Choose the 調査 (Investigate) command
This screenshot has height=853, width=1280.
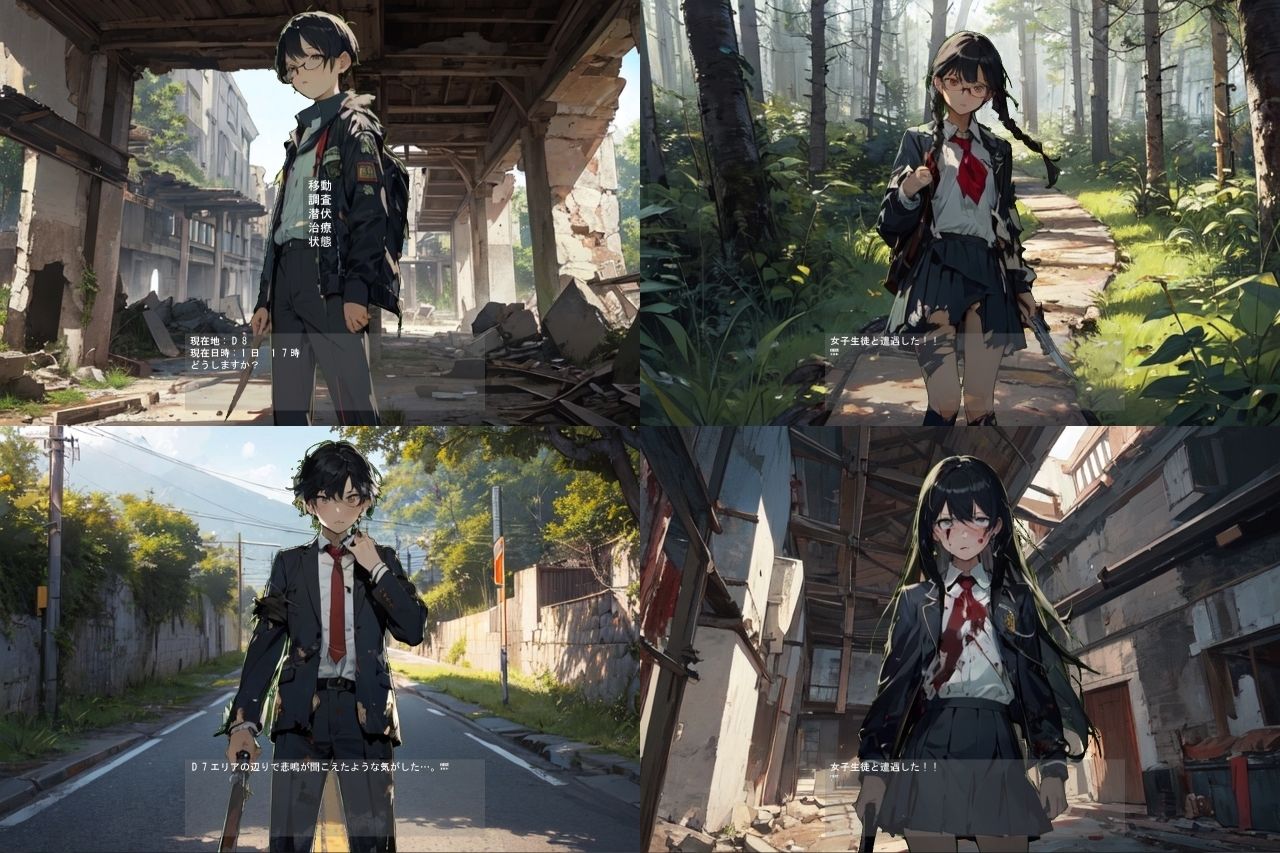319,200
